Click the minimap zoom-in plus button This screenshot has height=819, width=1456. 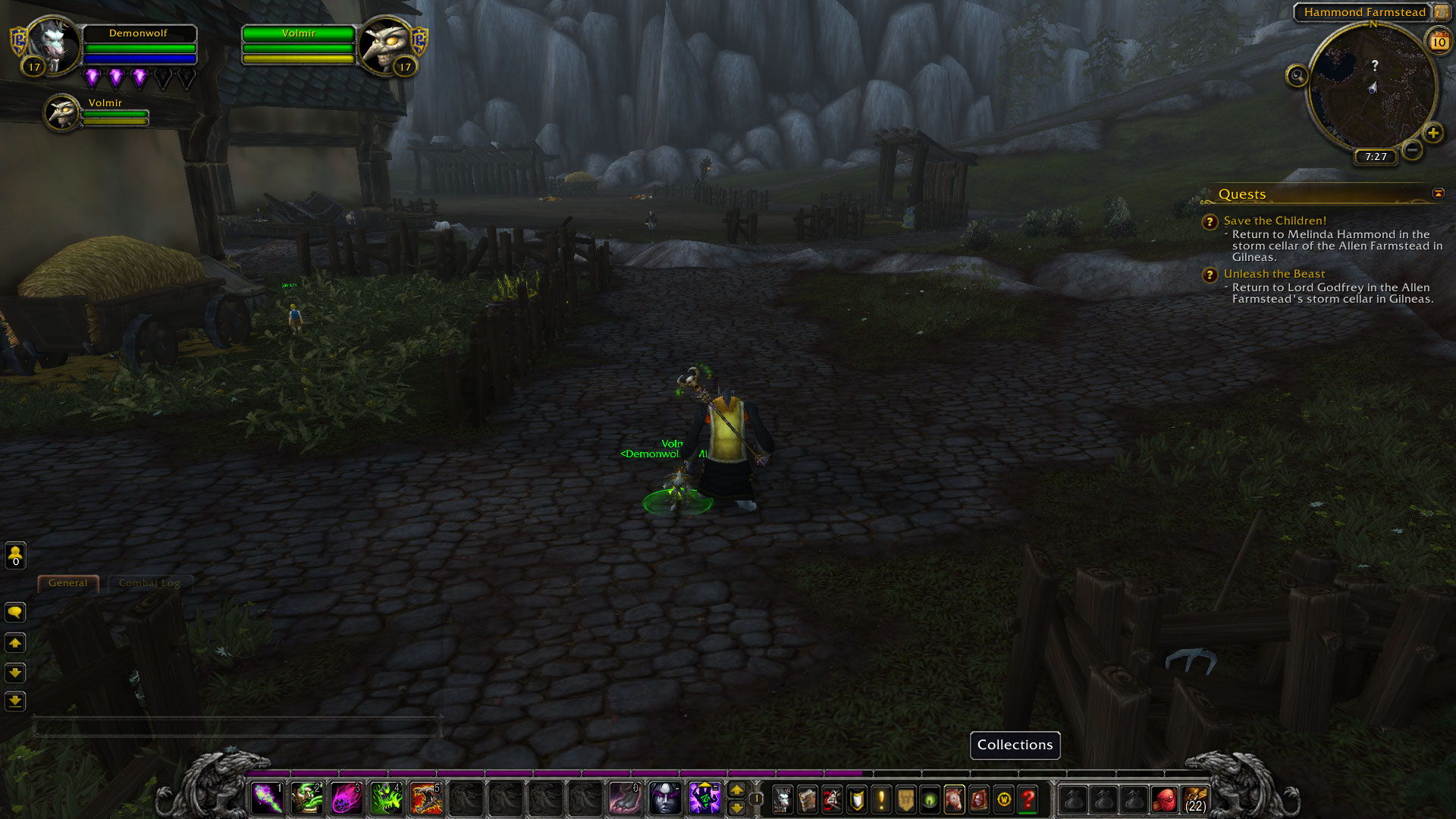click(x=1432, y=133)
